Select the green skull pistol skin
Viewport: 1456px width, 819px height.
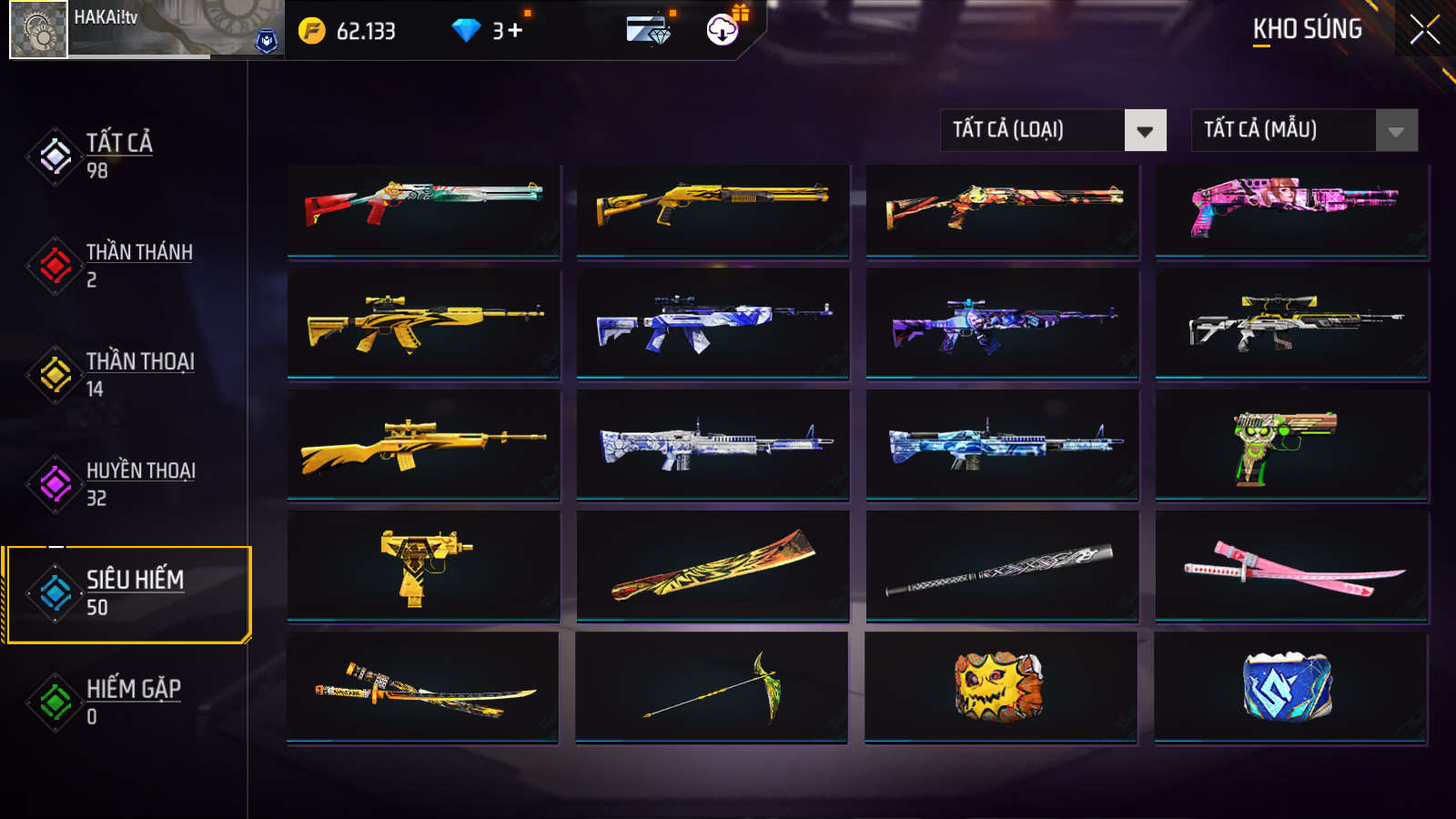(x=1291, y=445)
